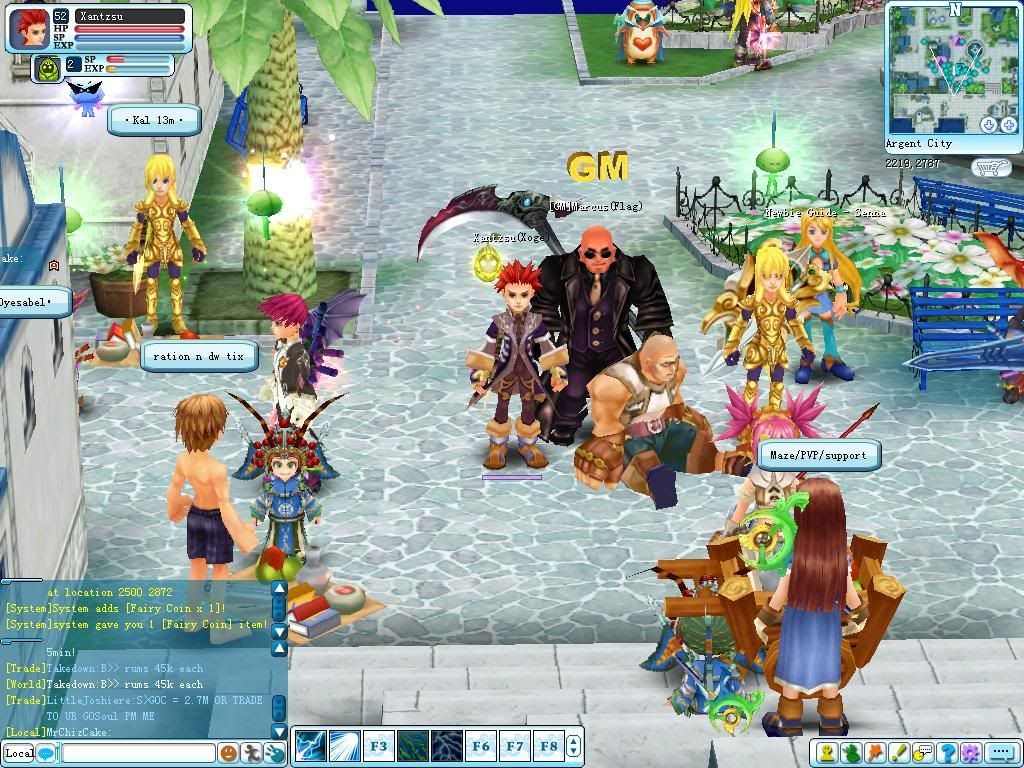Select the F8 hotbar slot
The width and height of the screenshot is (1024, 768).
[x=548, y=746]
